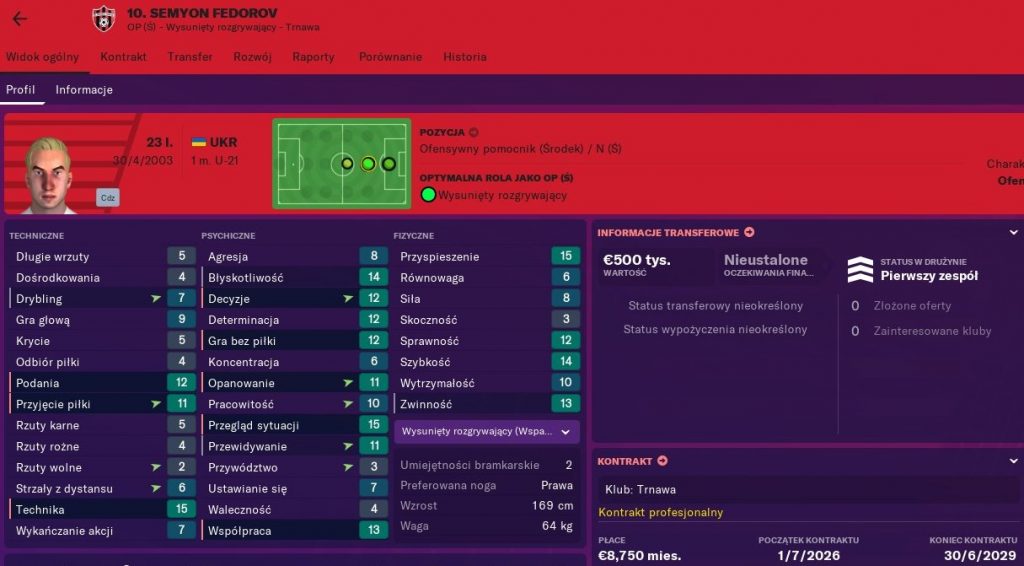Open the Kontrakt tab

pos(124,57)
